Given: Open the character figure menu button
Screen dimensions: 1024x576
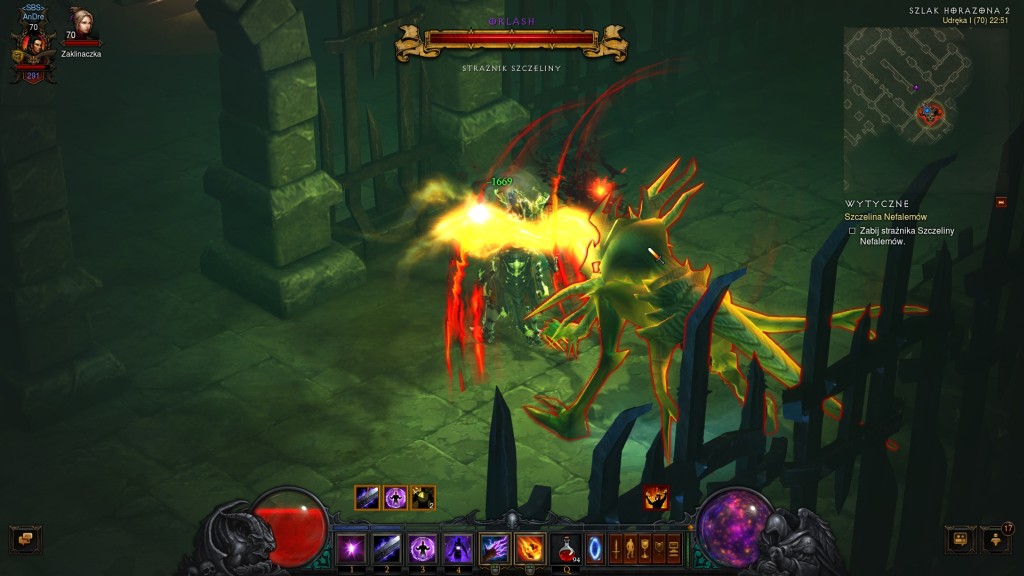Looking at the screenshot, I should 630,548.
